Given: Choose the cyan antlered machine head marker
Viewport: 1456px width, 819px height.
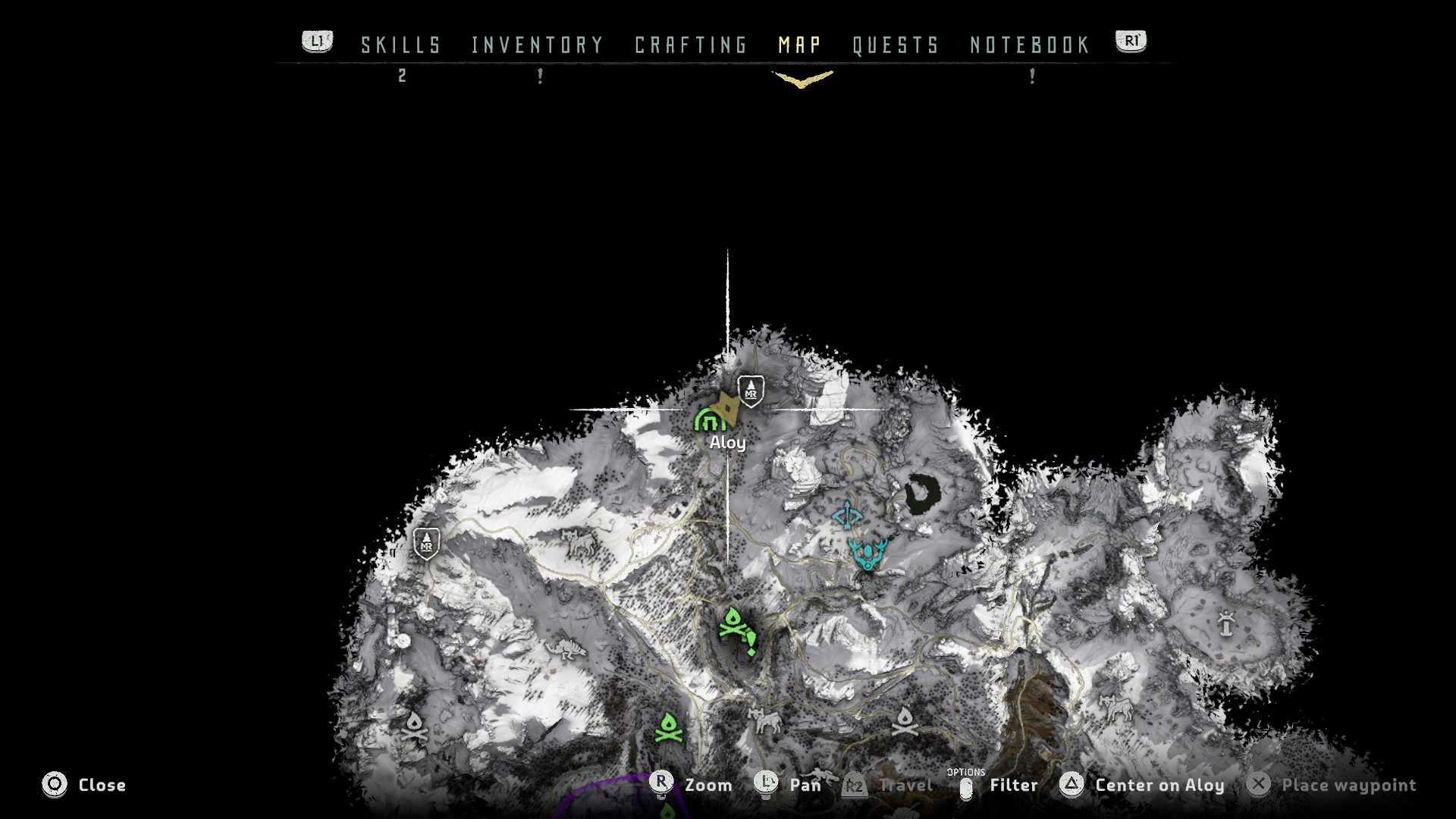Looking at the screenshot, I should 868,553.
